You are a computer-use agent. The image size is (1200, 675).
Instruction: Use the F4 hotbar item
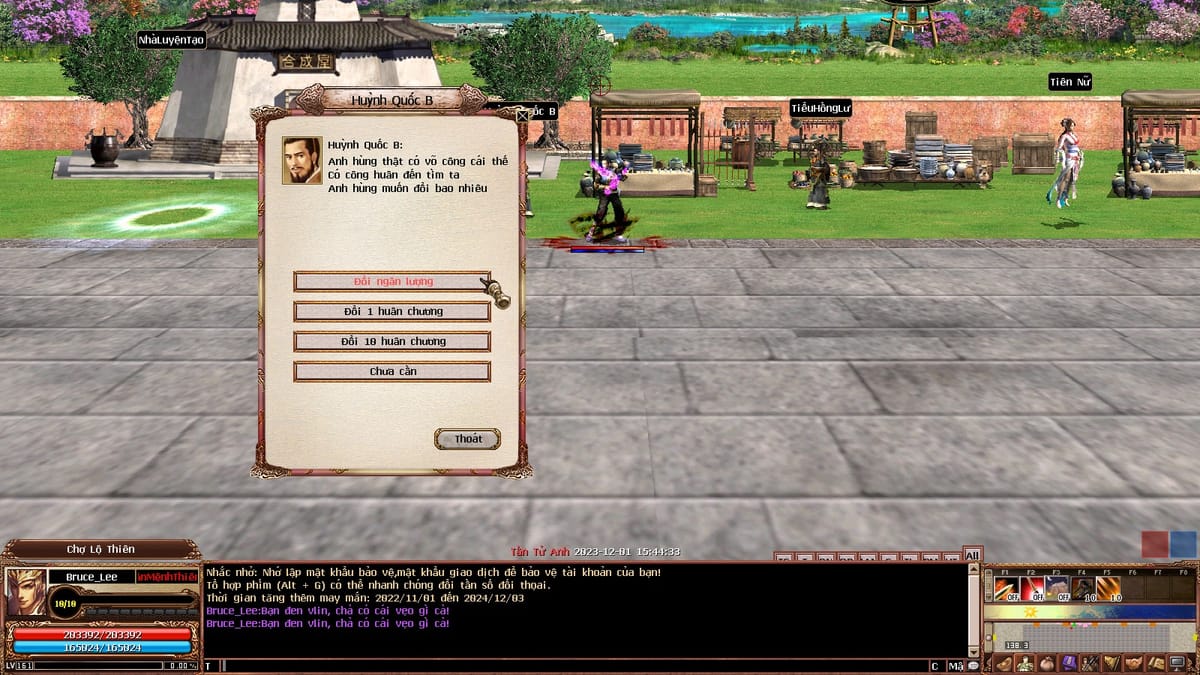tap(1082, 588)
